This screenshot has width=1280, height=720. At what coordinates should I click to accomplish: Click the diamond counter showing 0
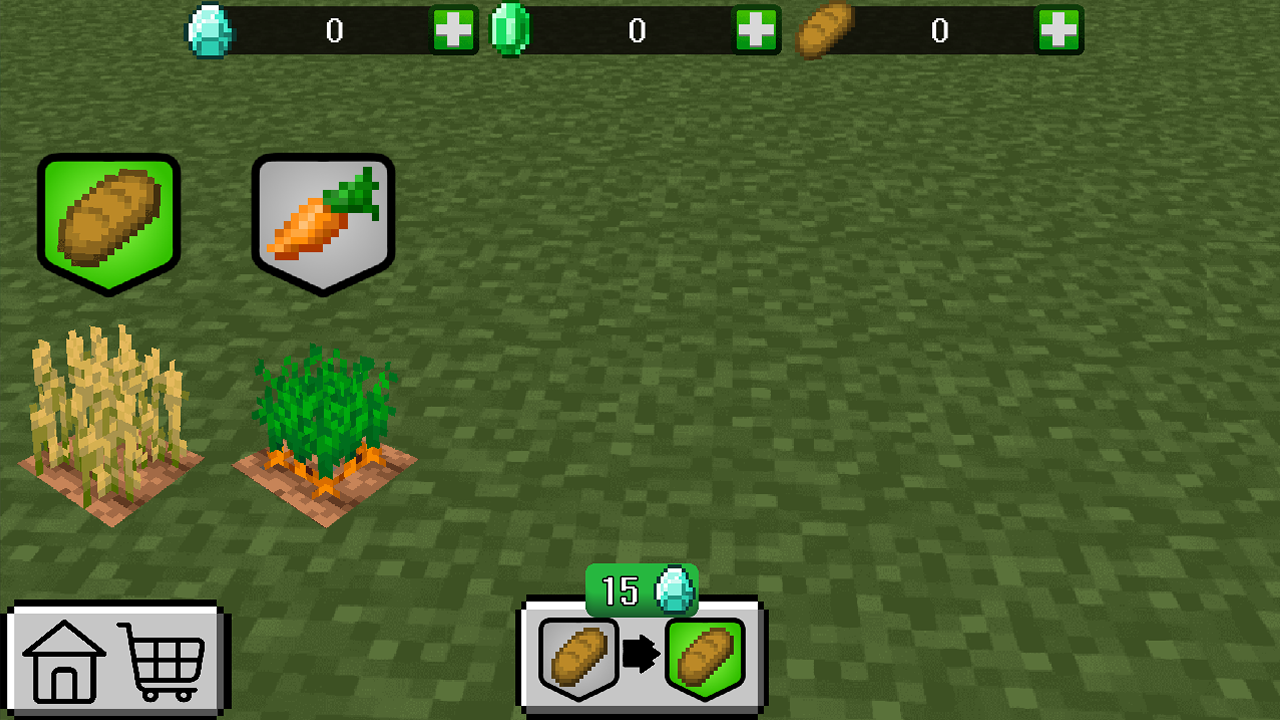[x=335, y=31]
